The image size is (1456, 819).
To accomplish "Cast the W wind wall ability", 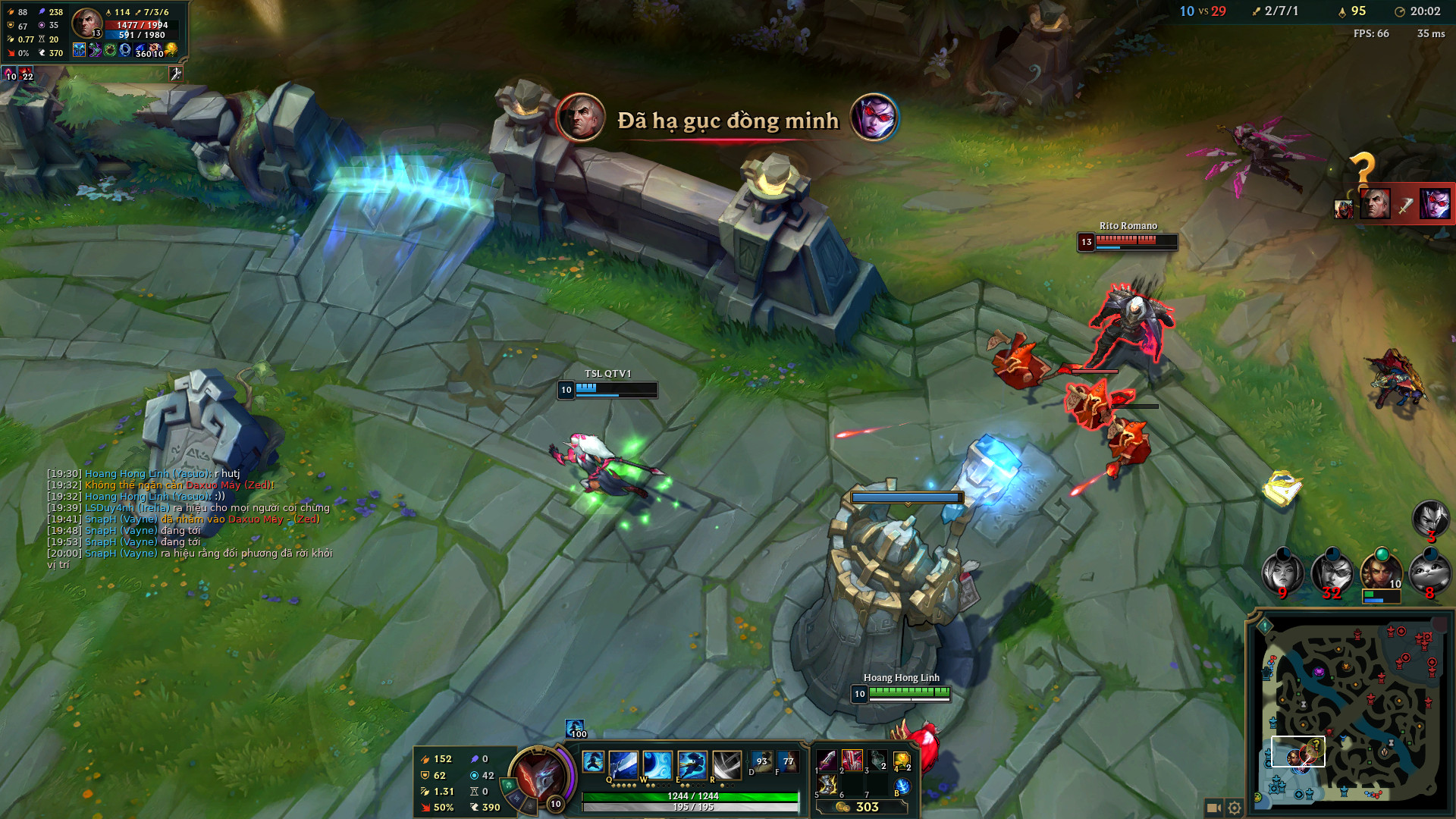I will click(657, 764).
